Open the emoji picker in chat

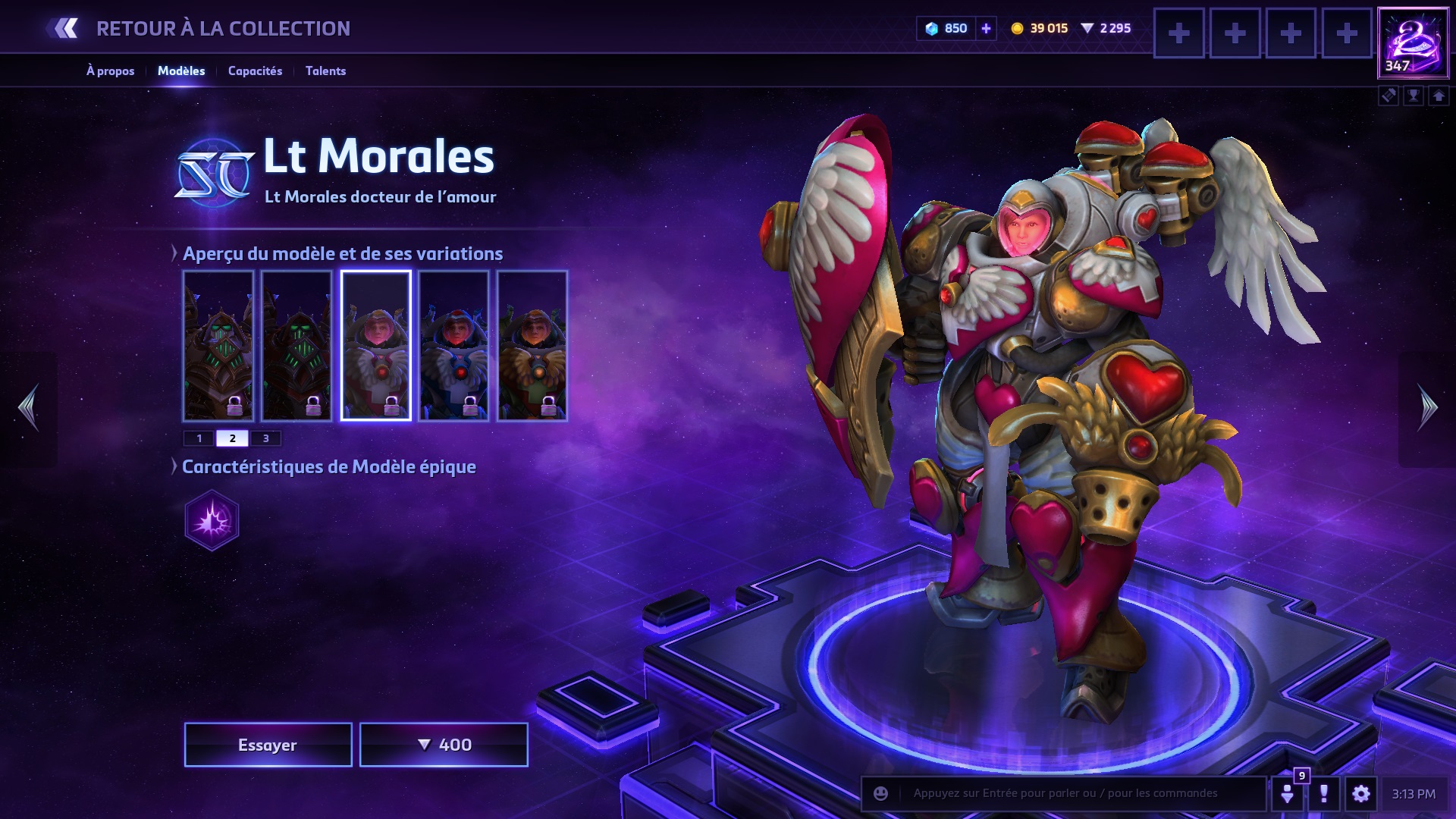tap(880, 793)
